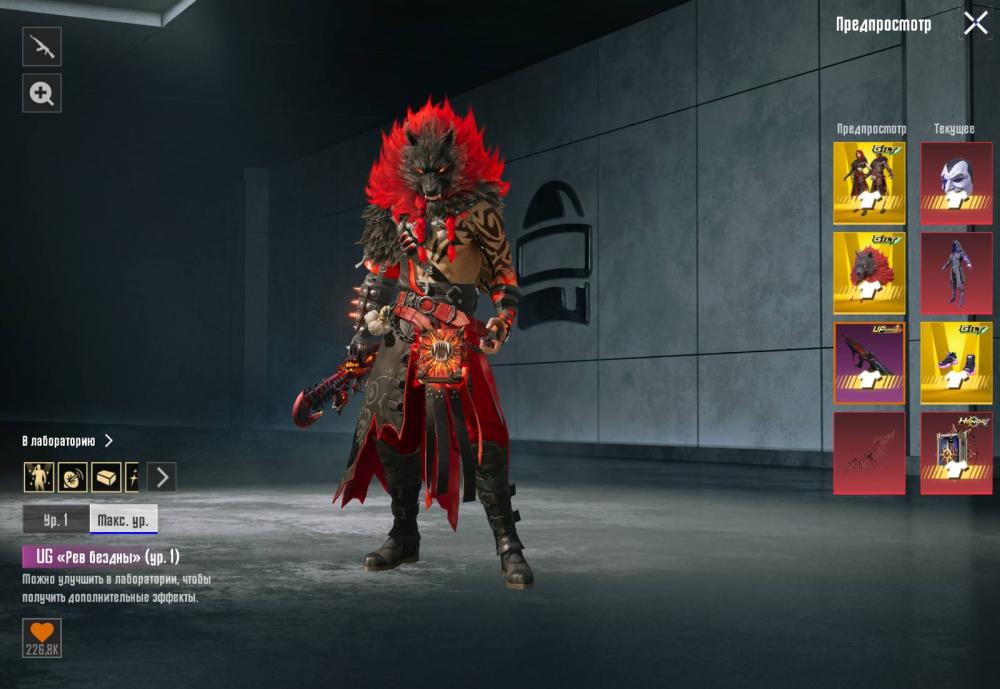This screenshot has width=1000, height=689.
Task: Toggle the weapon display icon
Action: [x=42, y=47]
